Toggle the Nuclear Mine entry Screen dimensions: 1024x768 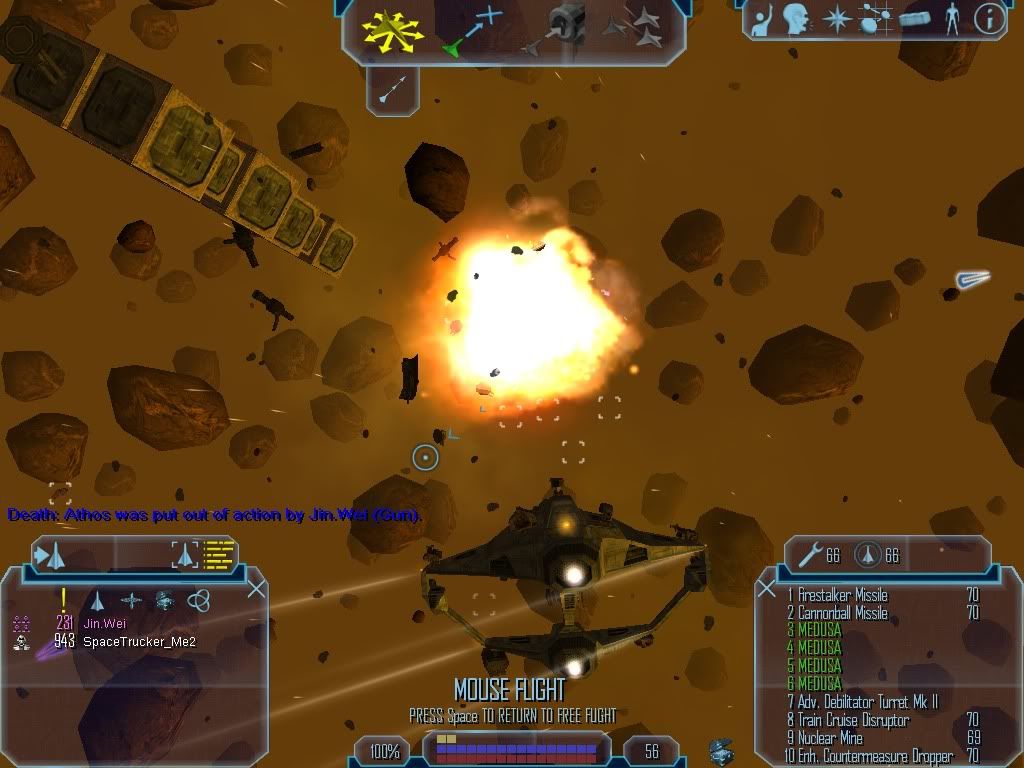coord(830,738)
